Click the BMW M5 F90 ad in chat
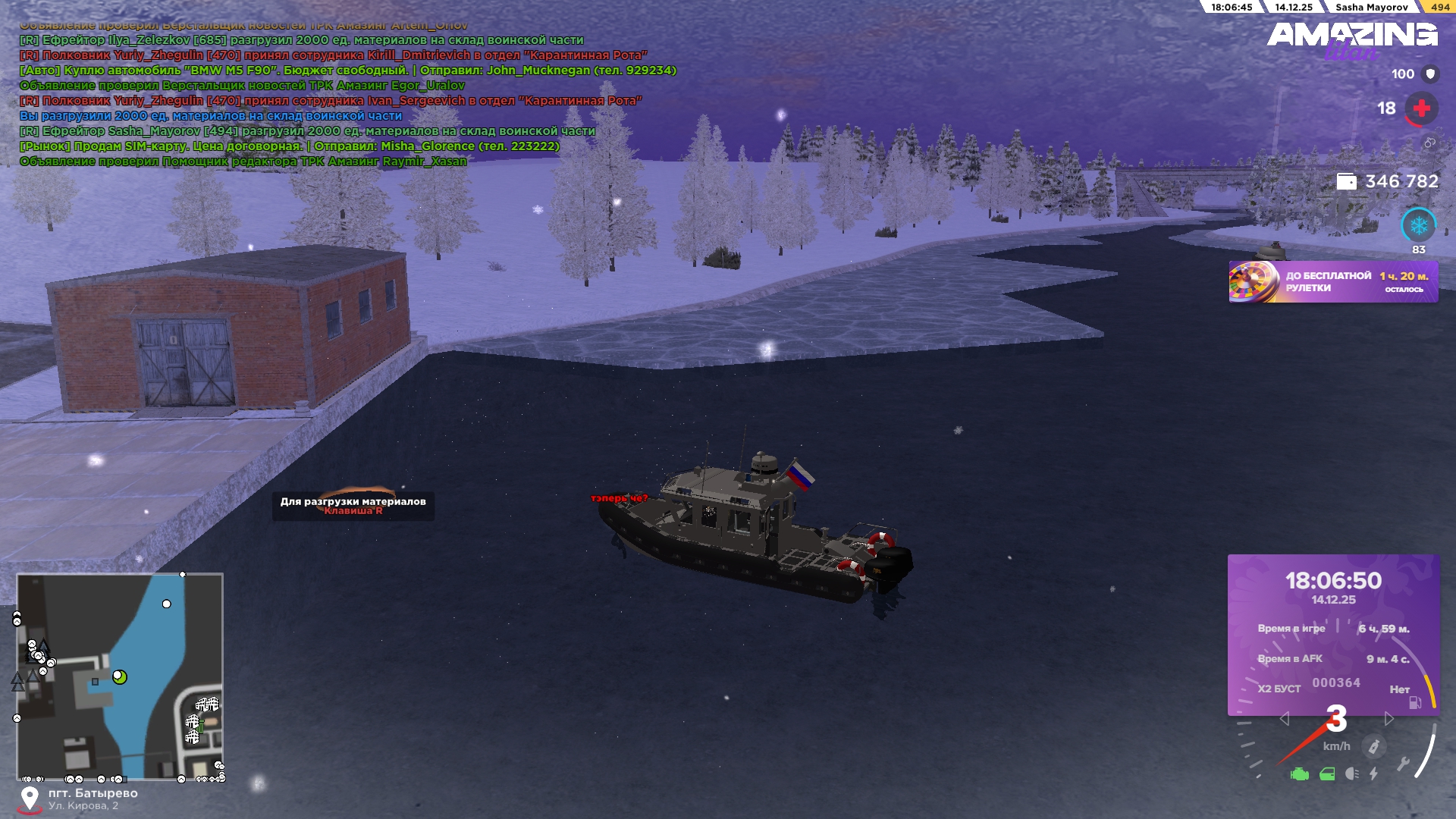Image resolution: width=1456 pixels, height=819 pixels. [x=347, y=71]
